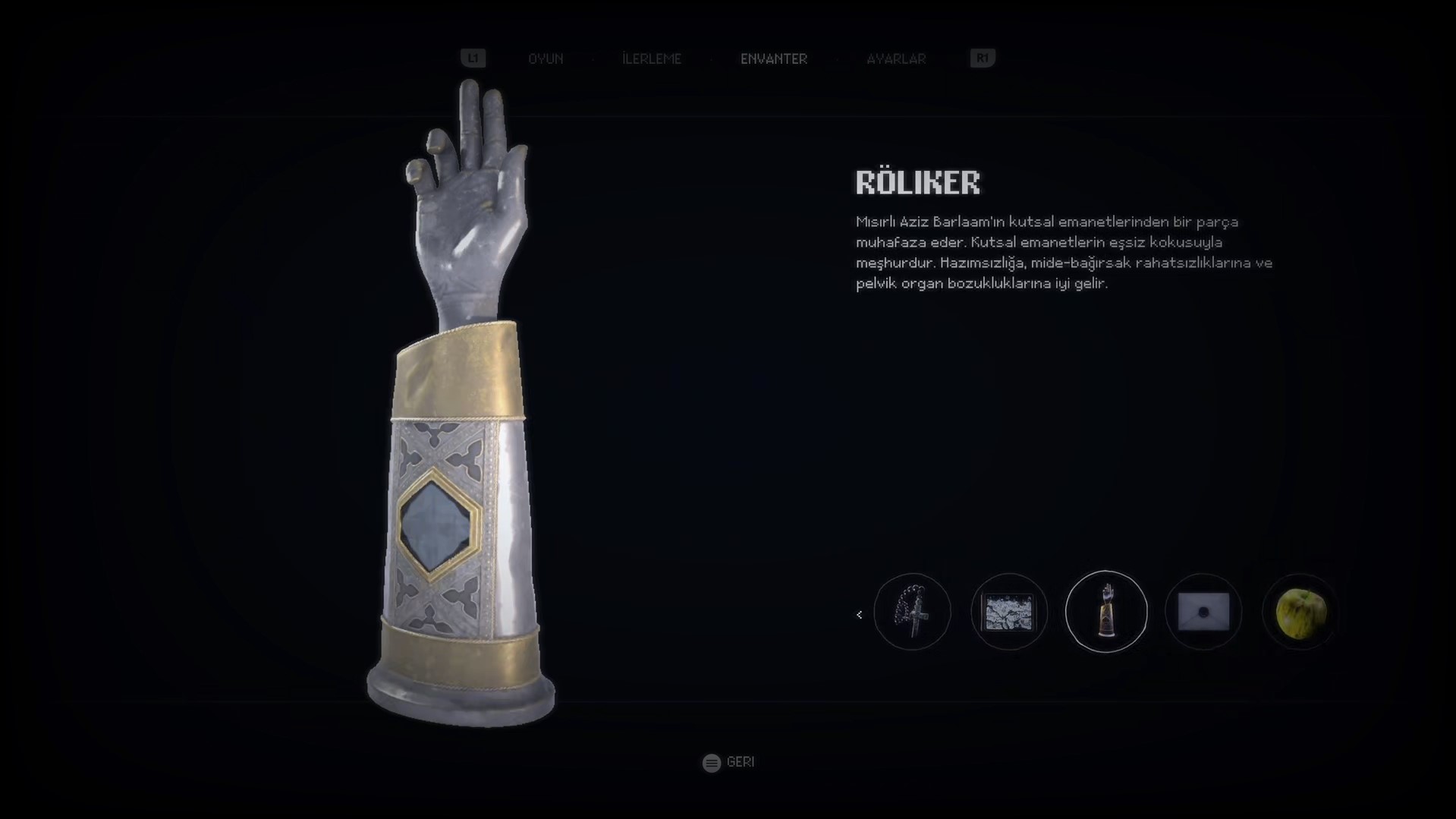Screen dimensions: 1456x819
Task: Click the left arrow to show previous items
Action: 859,615
